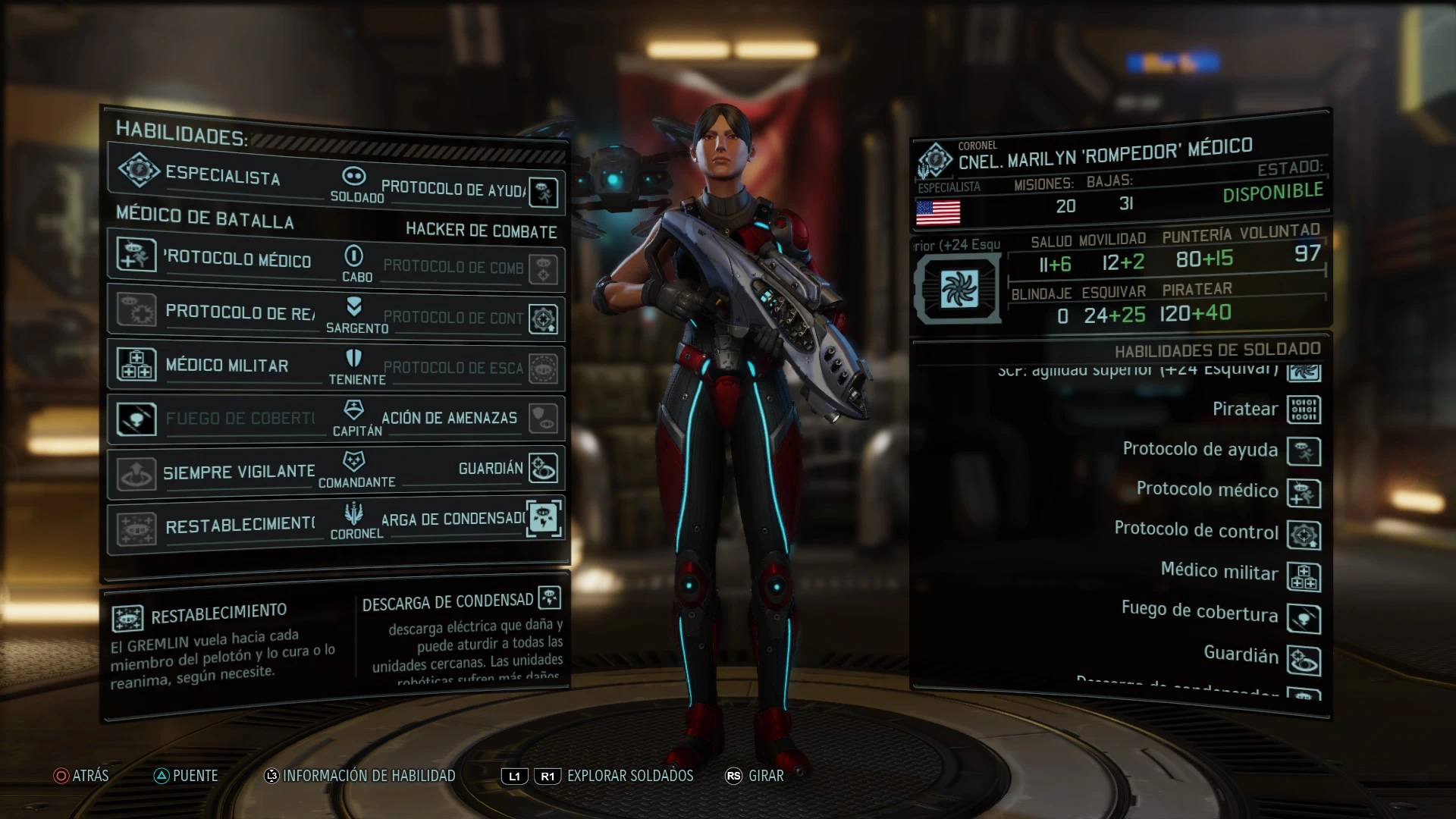Select the Médico militar icon in the abilities list

[1304, 577]
